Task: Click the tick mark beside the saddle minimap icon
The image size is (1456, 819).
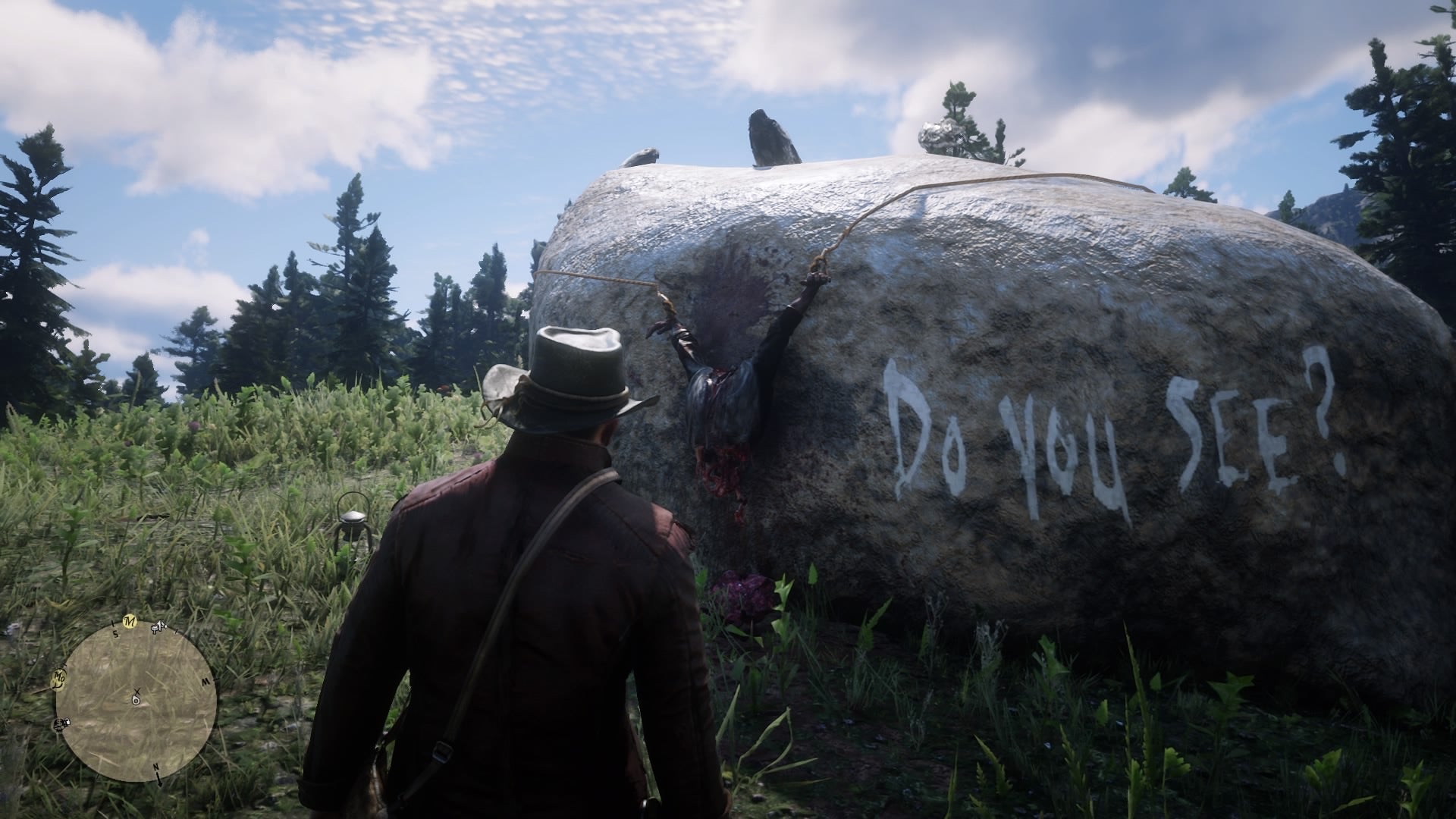Action: [x=177, y=632]
